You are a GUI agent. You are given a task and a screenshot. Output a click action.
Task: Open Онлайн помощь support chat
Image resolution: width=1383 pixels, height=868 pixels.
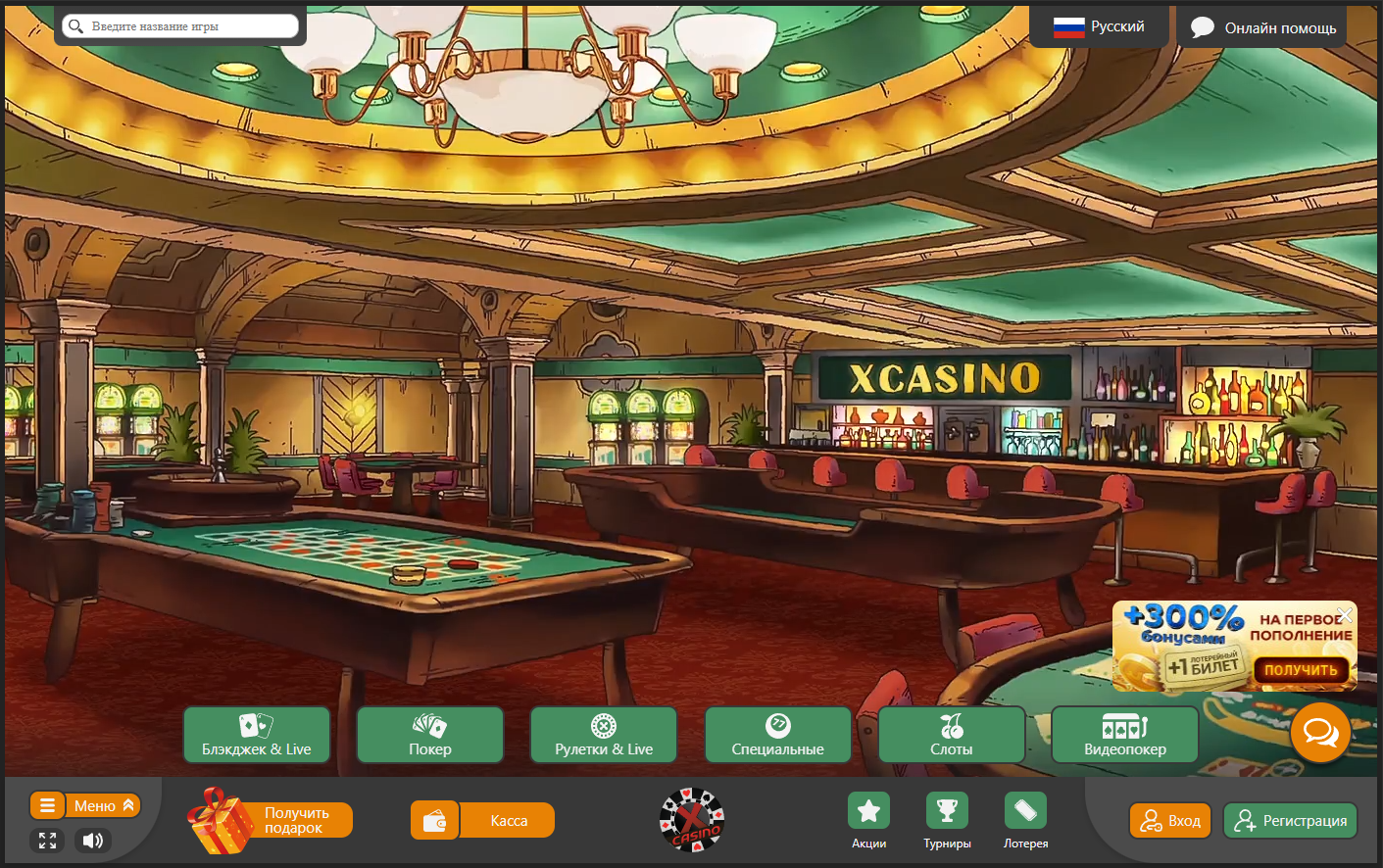[1262, 27]
